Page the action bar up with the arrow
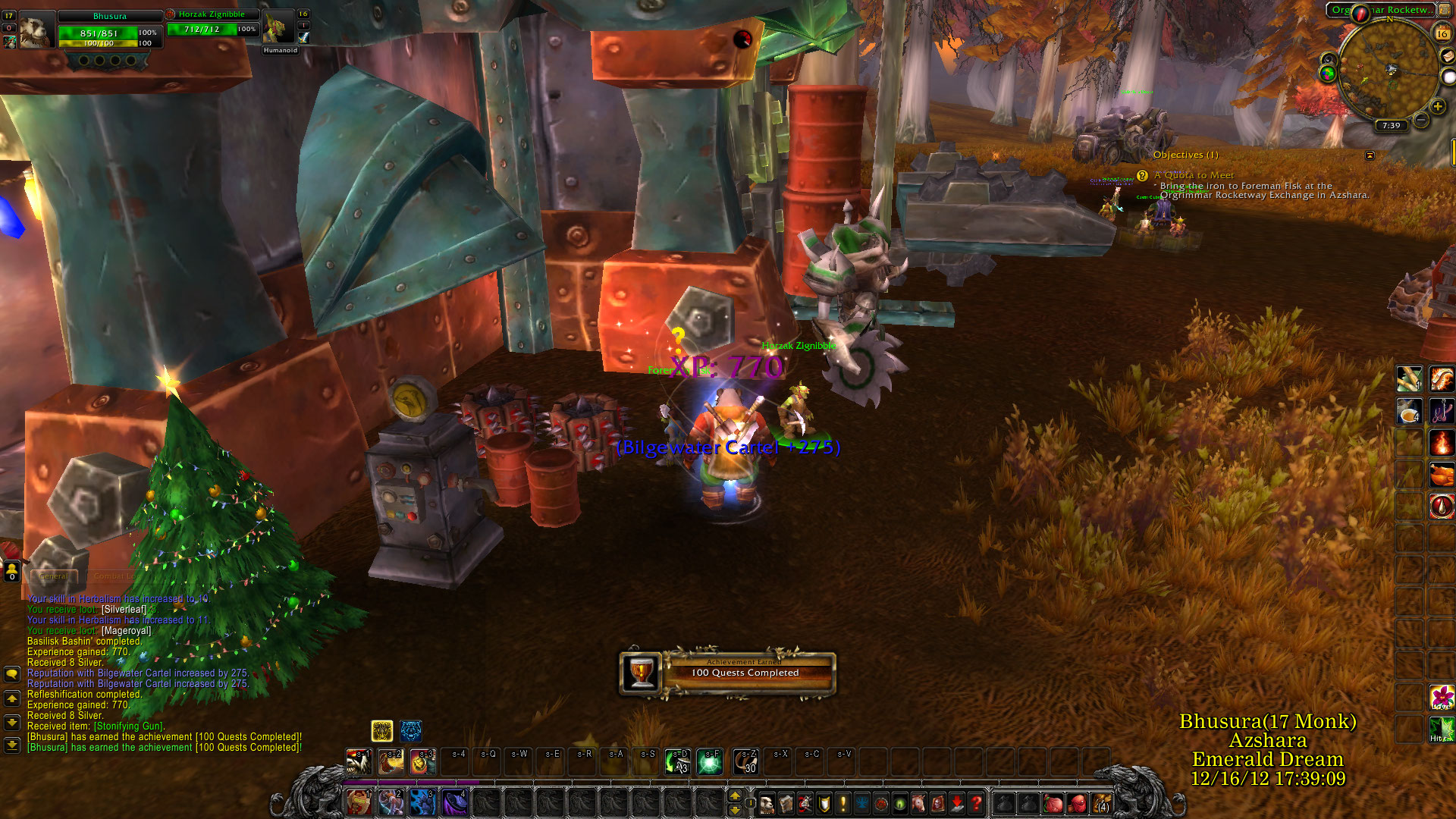Viewport: 1456px width, 819px height. (x=734, y=795)
